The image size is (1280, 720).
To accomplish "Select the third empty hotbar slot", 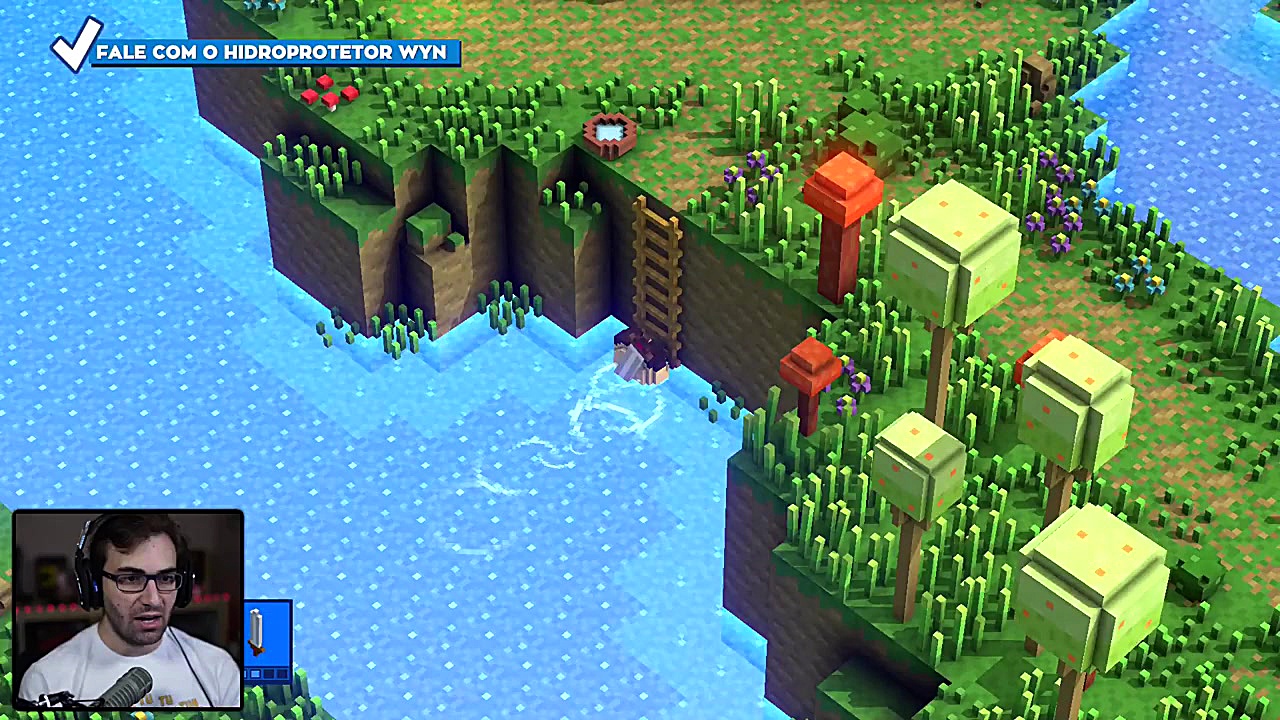I will click(268, 672).
